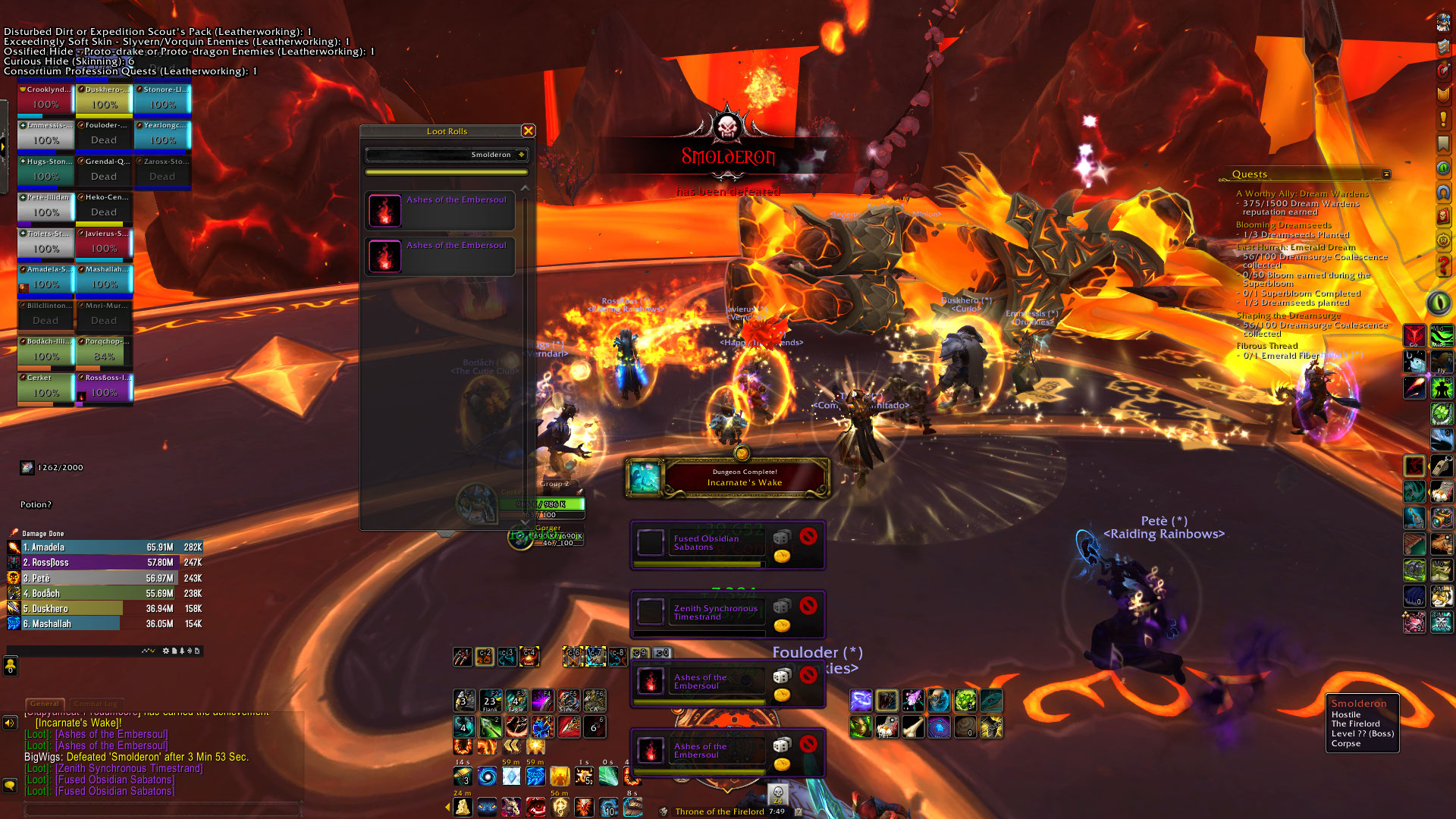
Task: Open the damage meter gear settings
Action: point(166,651)
